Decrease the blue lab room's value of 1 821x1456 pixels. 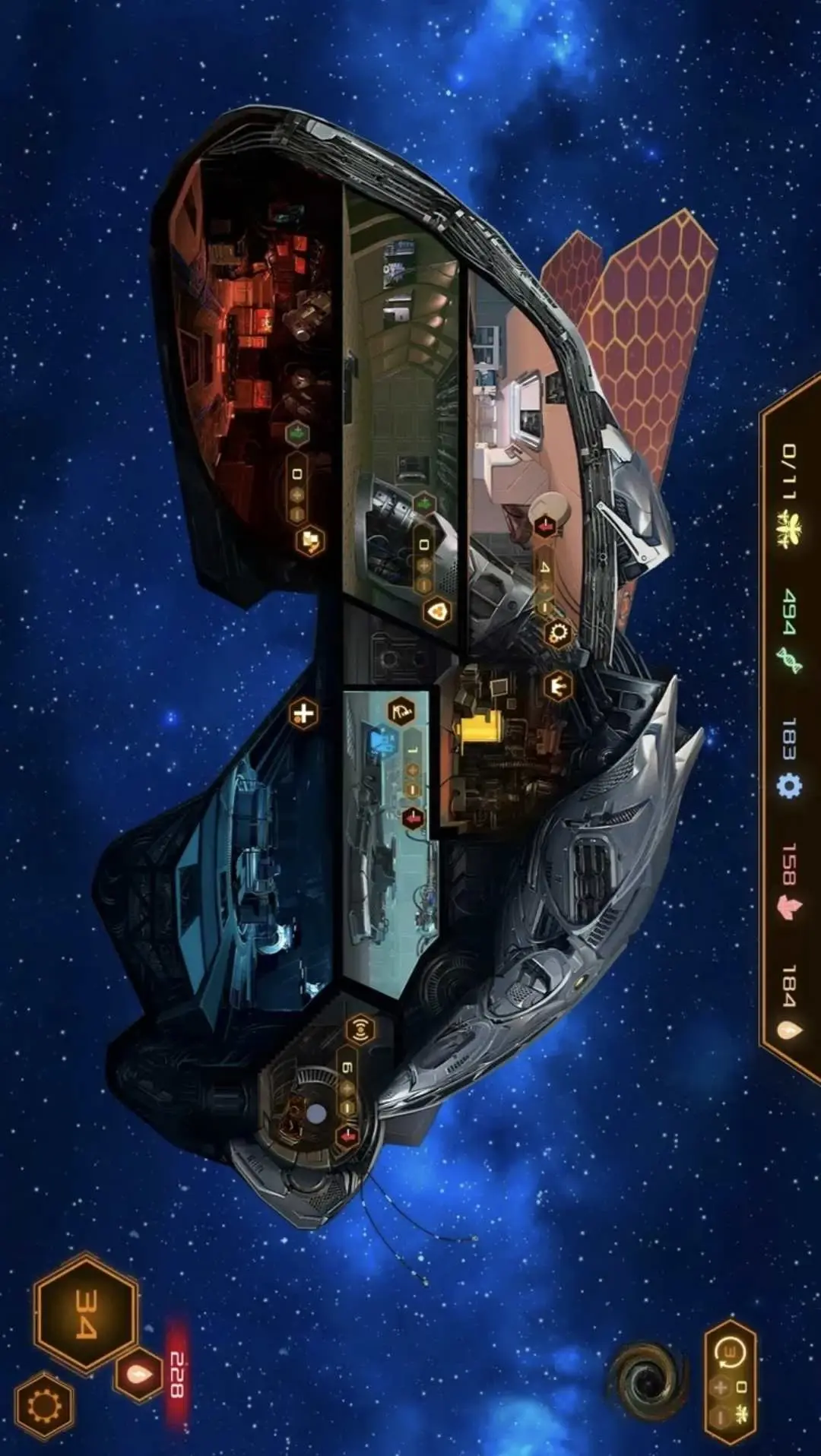(x=413, y=790)
